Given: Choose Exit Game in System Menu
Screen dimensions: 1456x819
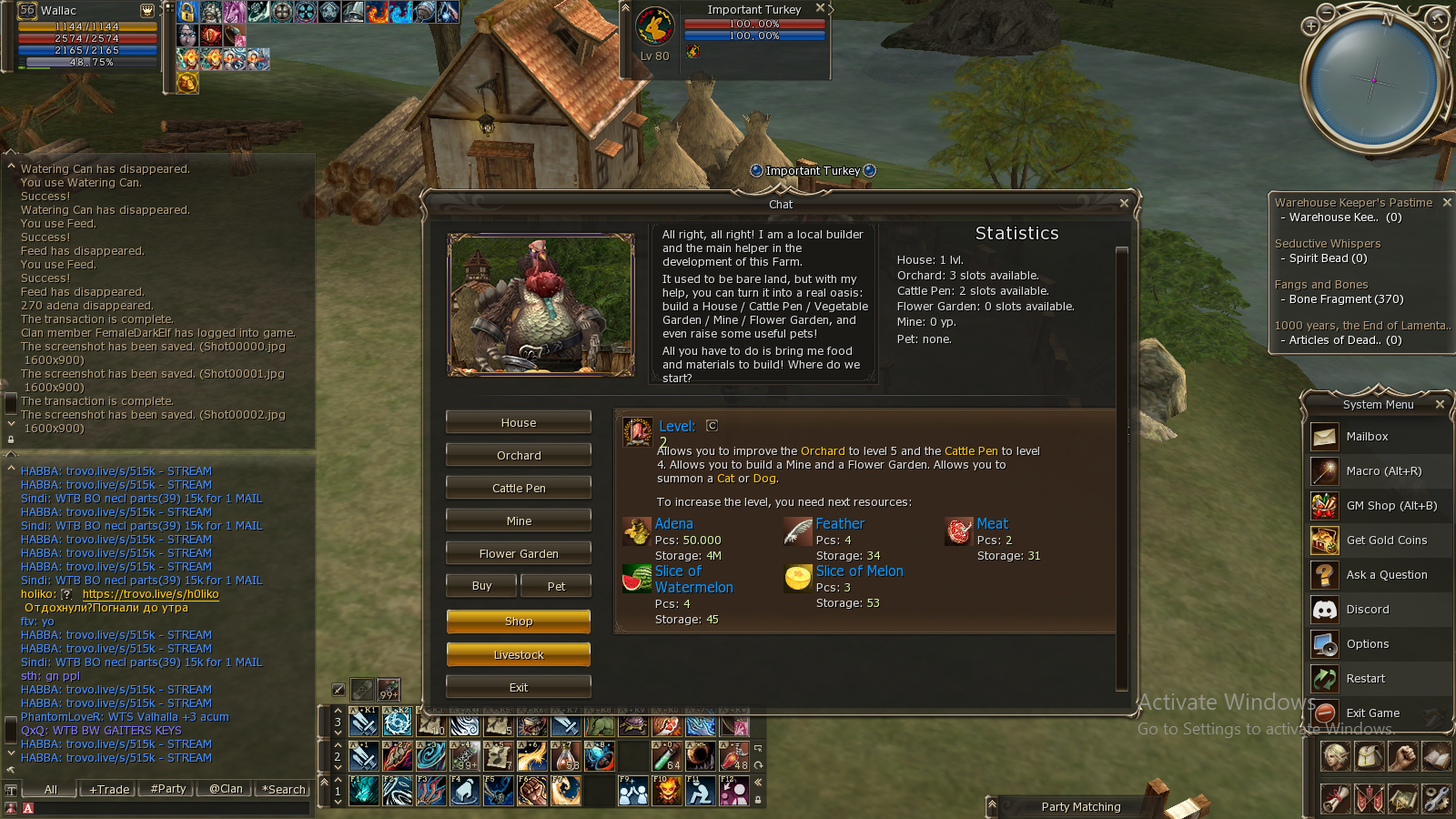Looking at the screenshot, I should pos(1372,713).
